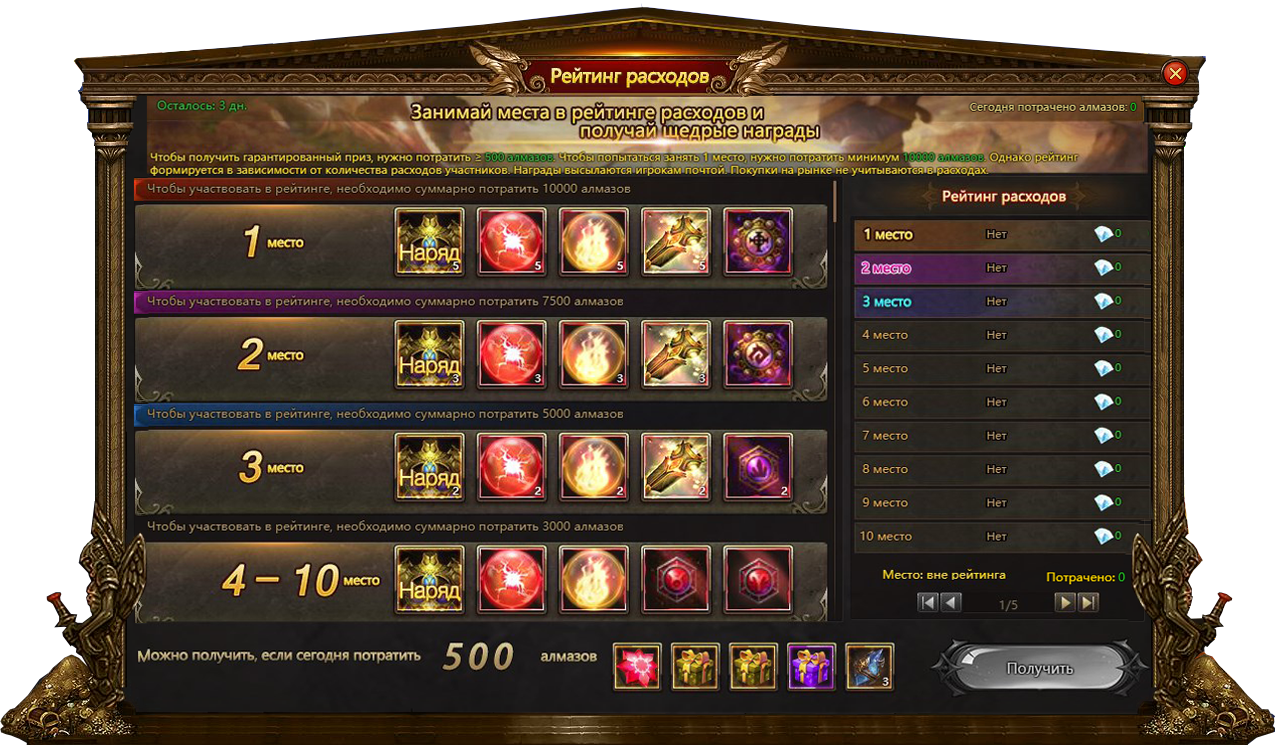
Task: Inspect the fire orb reward for 3rd place
Action: (594, 467)
